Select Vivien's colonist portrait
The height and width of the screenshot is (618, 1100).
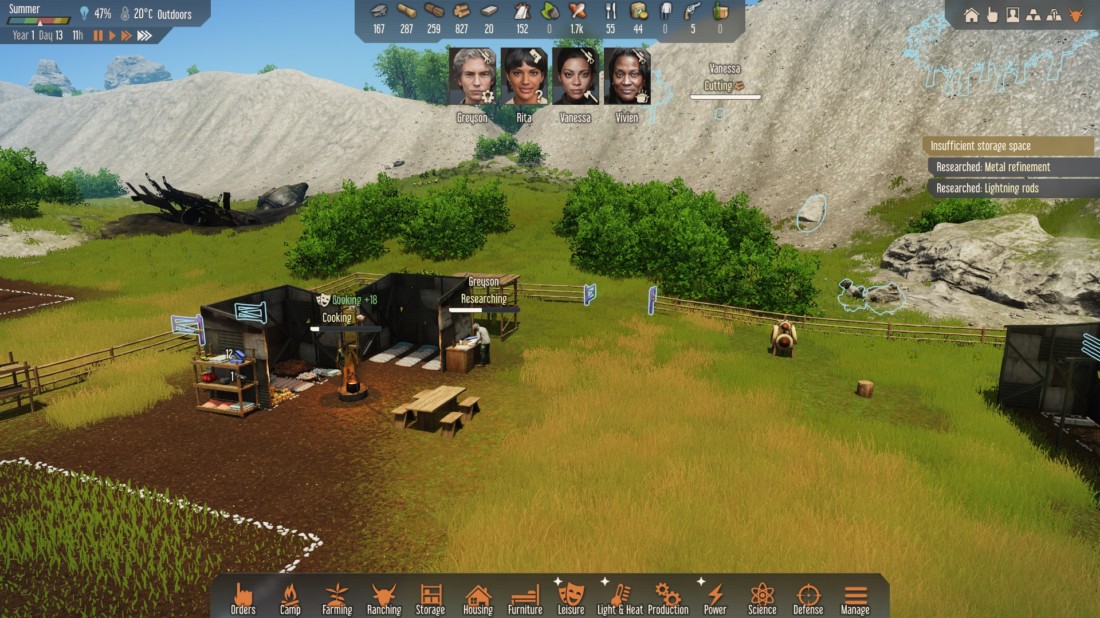point(627,76)
